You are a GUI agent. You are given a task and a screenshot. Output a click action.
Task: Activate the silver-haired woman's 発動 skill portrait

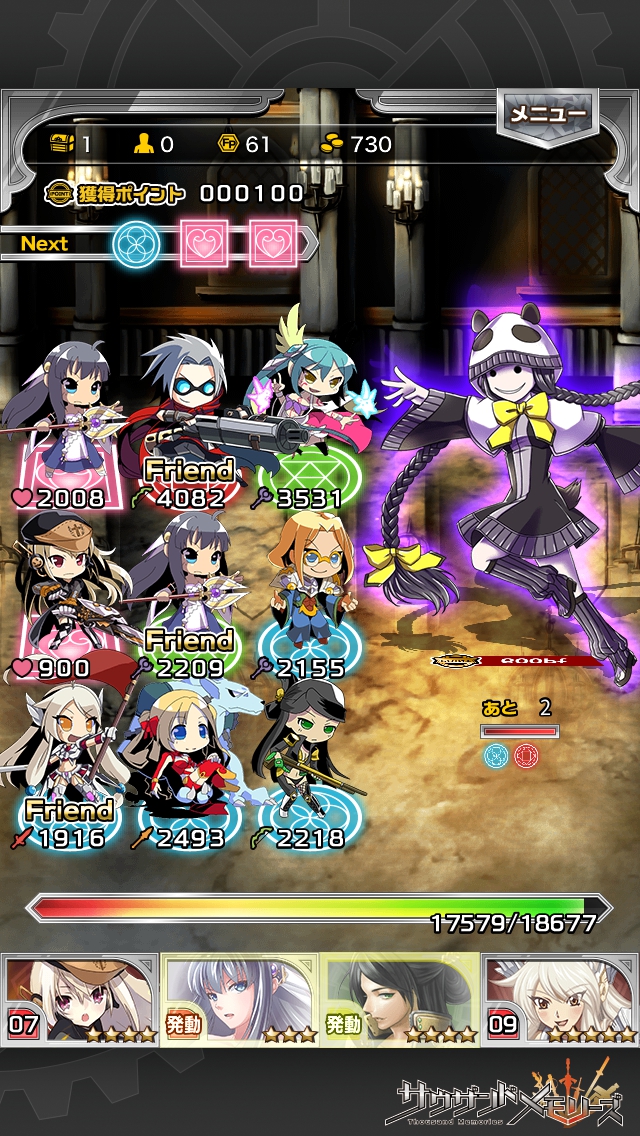(x=240, y=998)
